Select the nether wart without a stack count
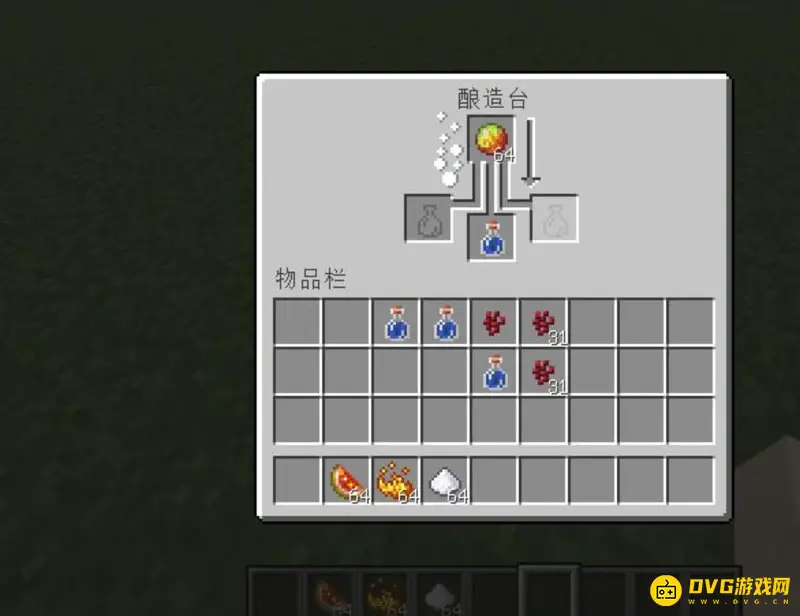Image resolution: width=800 pixels, height=616 pixels. [x=494, y=323]
